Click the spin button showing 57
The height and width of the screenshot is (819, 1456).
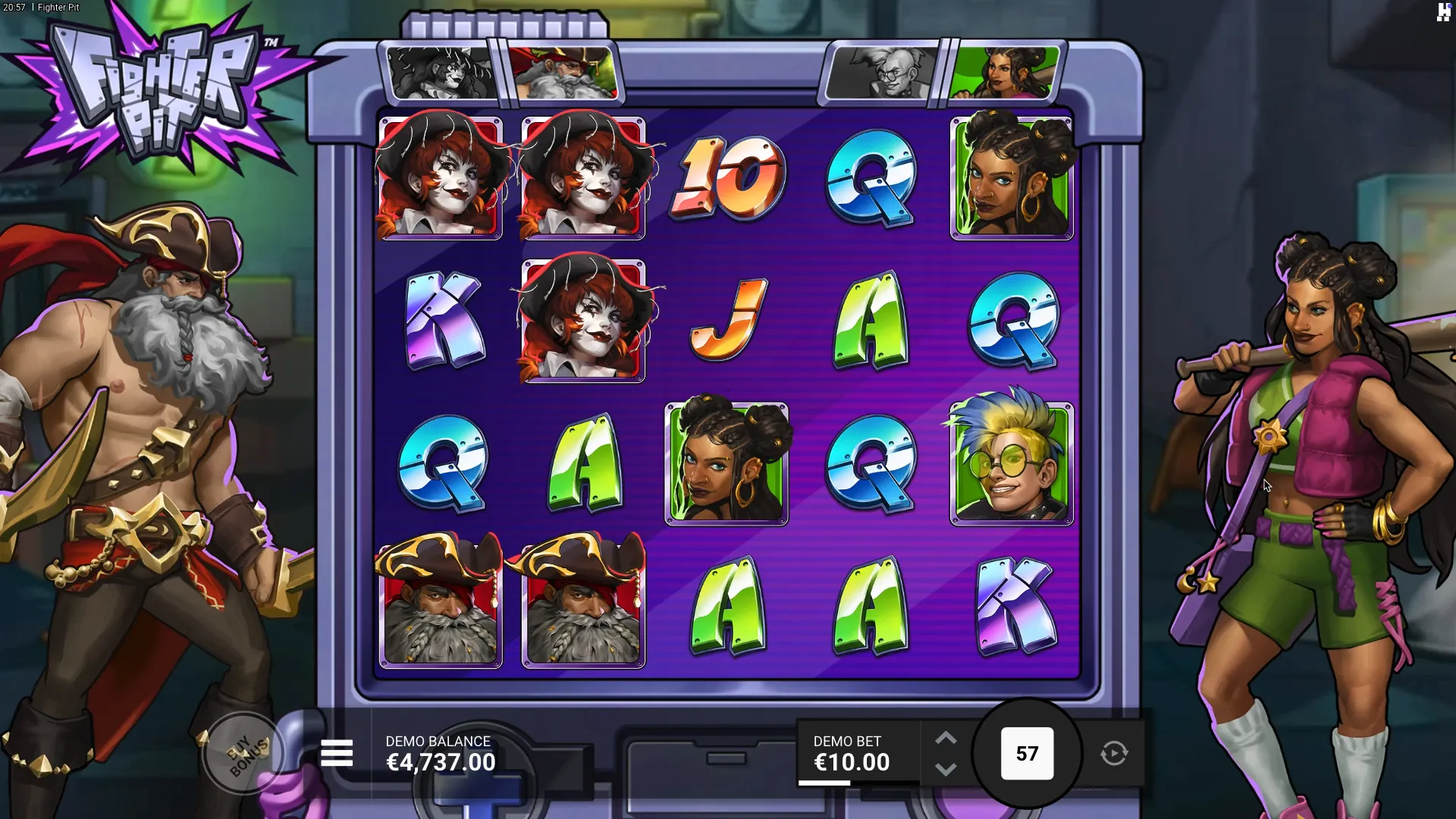pos(1027,754)
